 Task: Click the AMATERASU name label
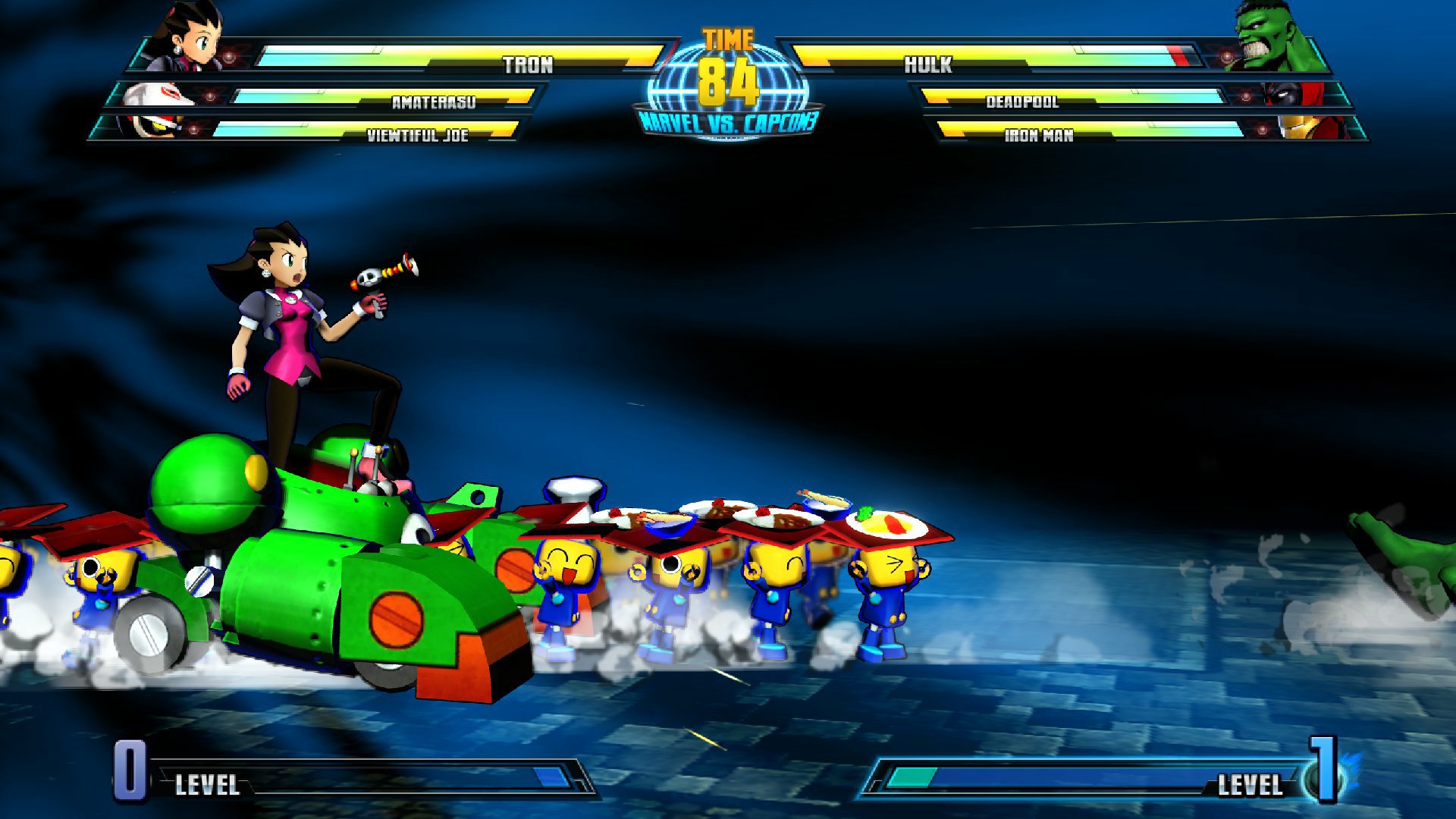pyautogui.click(x=432, y=103)
